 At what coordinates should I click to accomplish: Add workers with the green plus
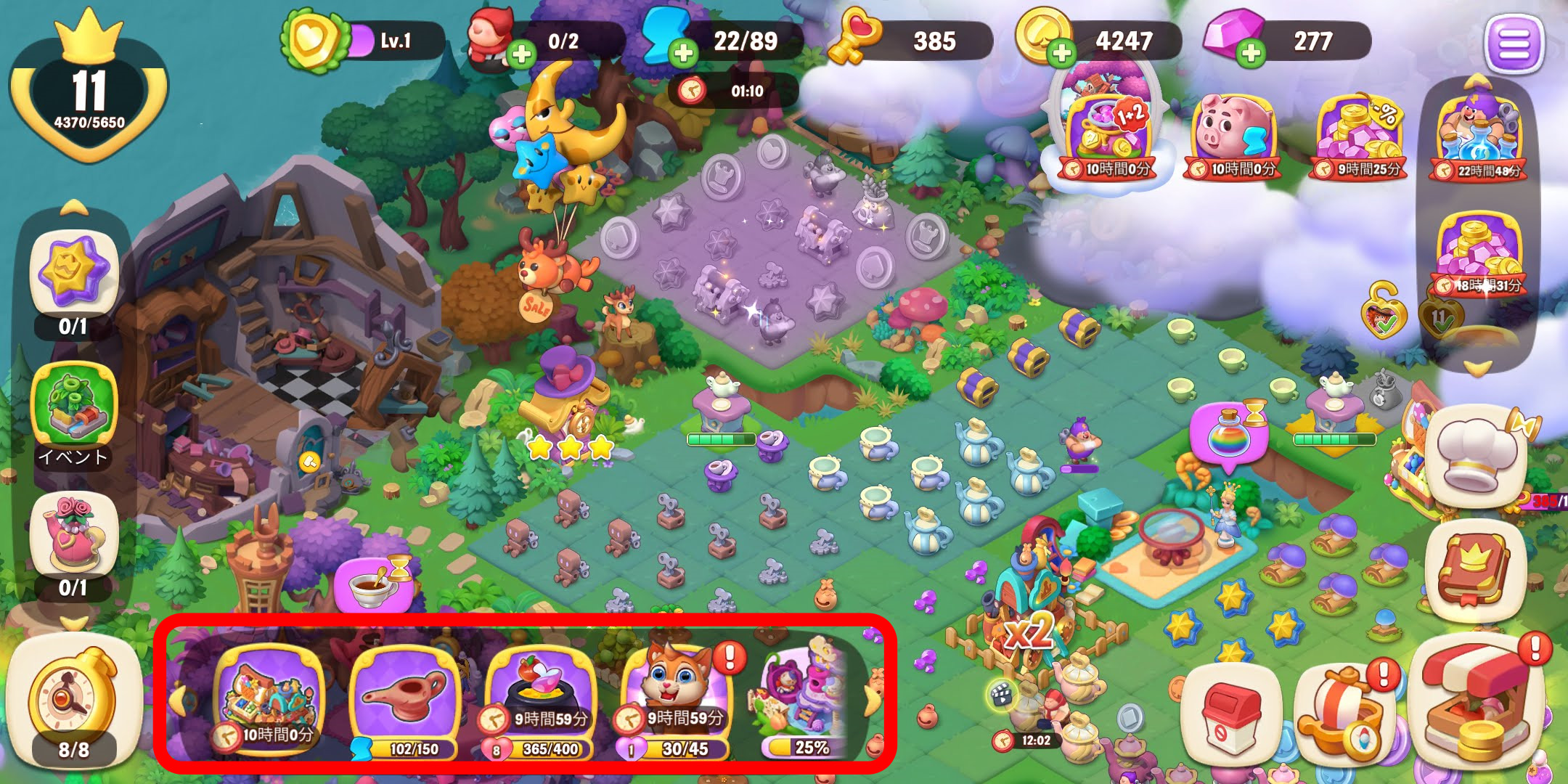pyautogui.click(x=520, y=53)
